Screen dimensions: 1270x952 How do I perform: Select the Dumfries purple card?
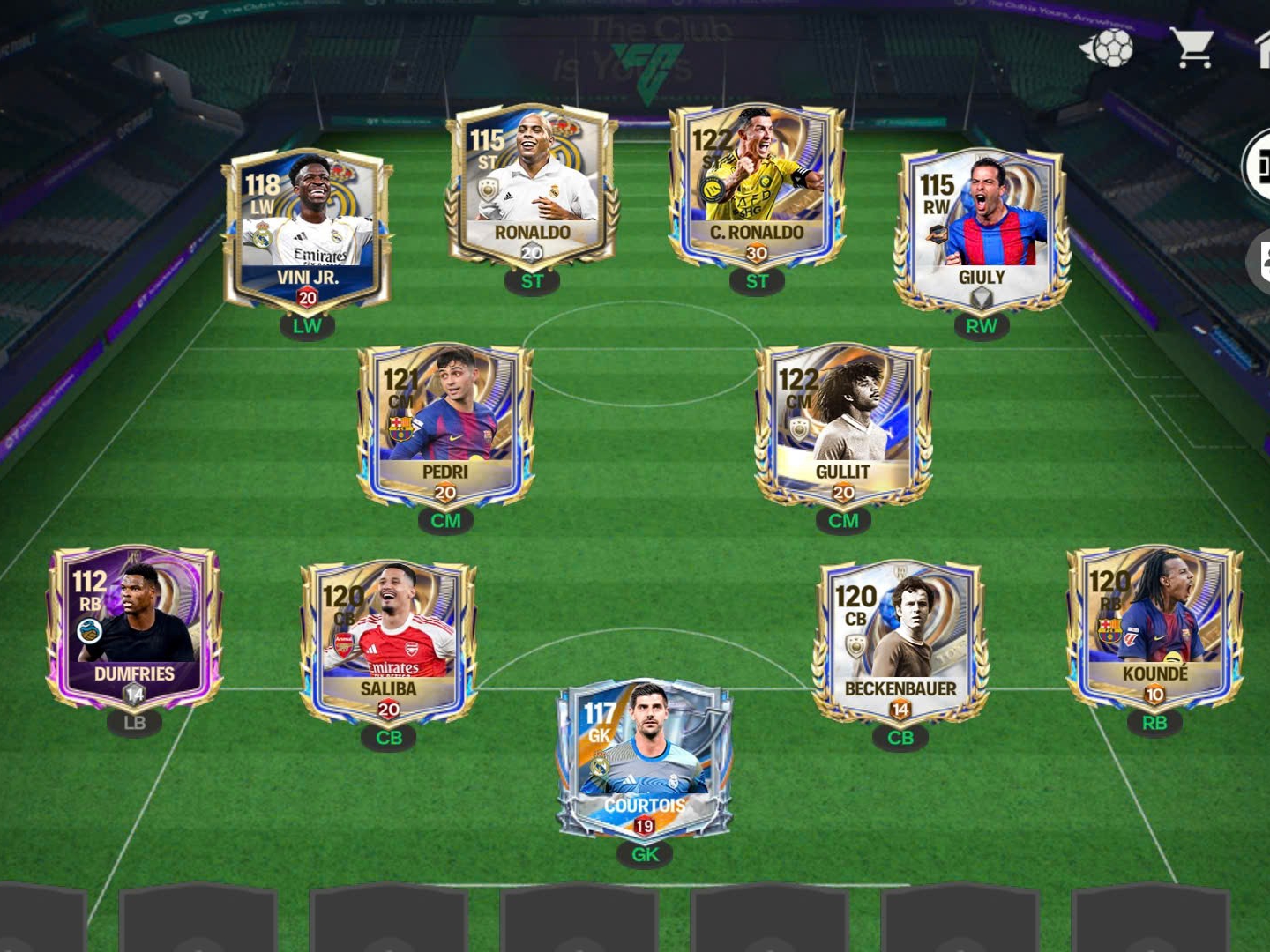click(134, 628)
